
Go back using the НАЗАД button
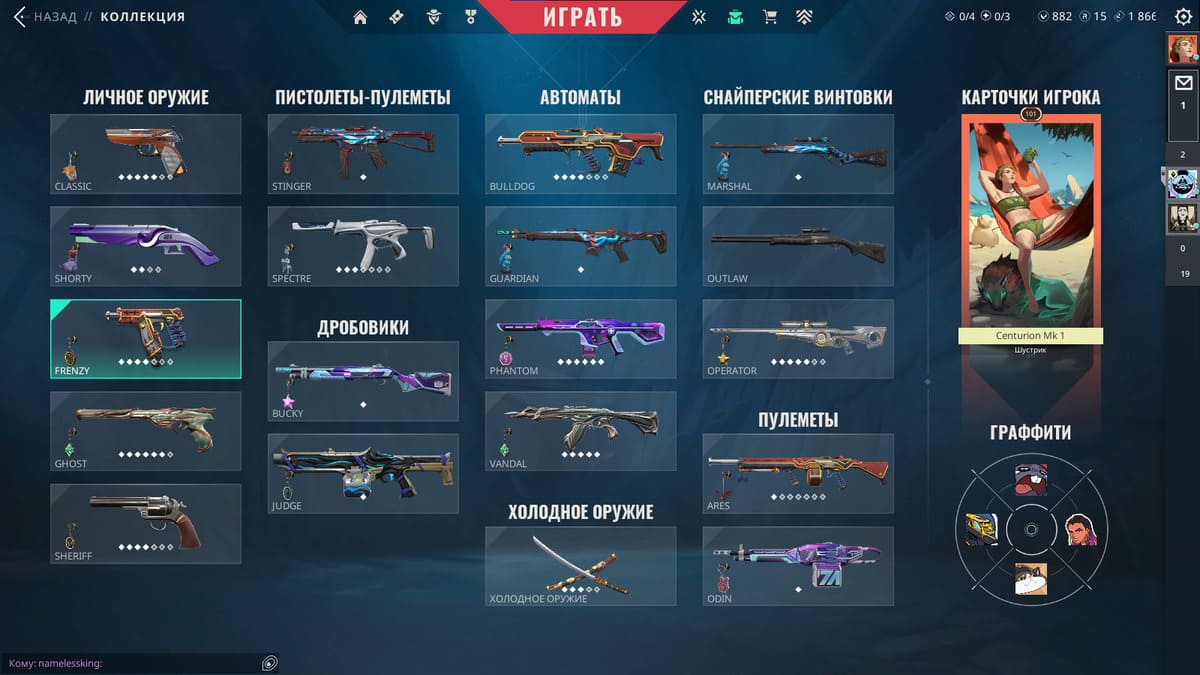(x=46, y=17)
